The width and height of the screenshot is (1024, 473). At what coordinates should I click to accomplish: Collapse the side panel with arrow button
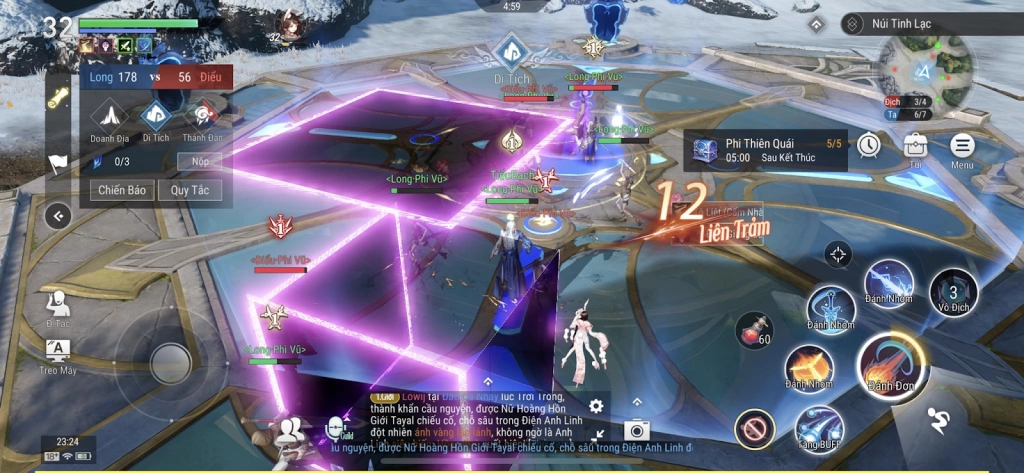59,215
